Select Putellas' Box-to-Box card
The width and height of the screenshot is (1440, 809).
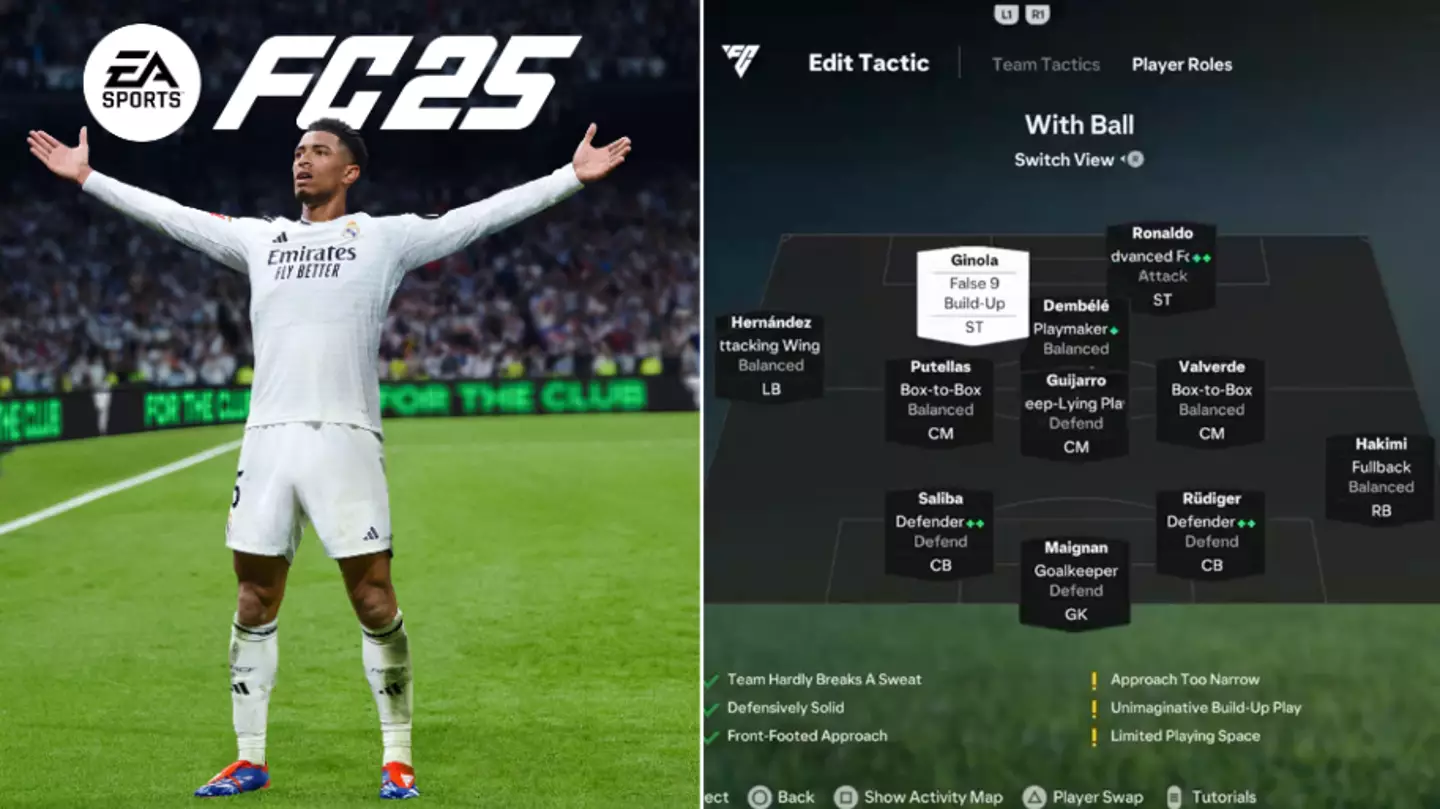939,401
